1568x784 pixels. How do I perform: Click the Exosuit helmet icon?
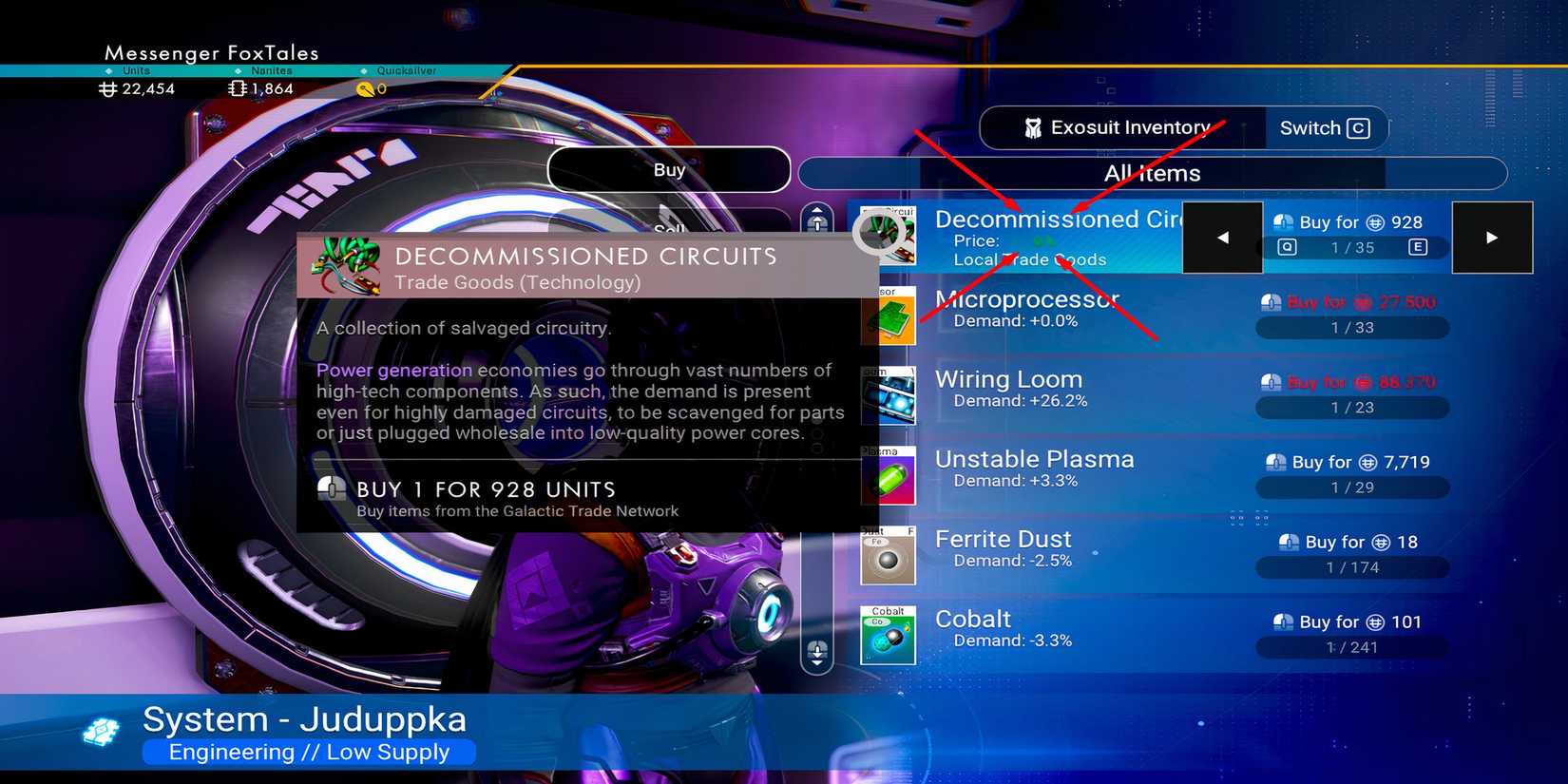point(1035,127)
